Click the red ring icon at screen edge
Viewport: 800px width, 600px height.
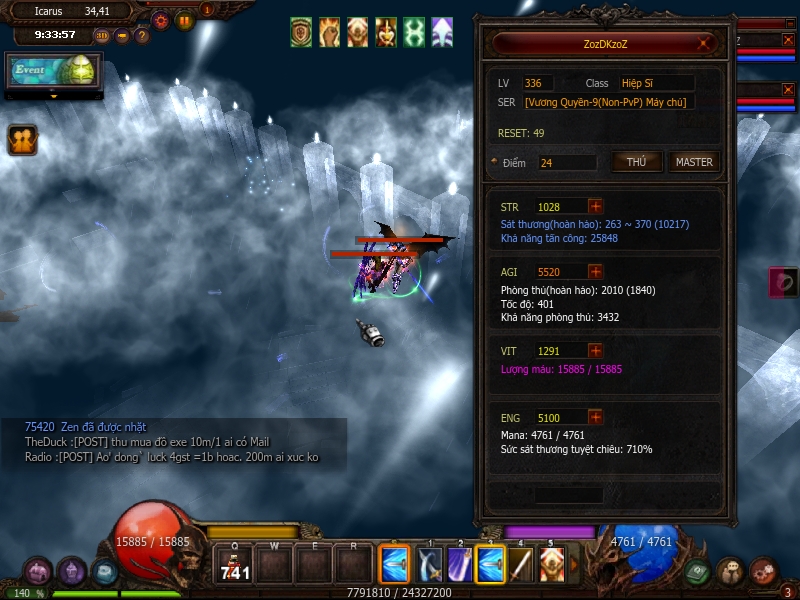point(783,282)
